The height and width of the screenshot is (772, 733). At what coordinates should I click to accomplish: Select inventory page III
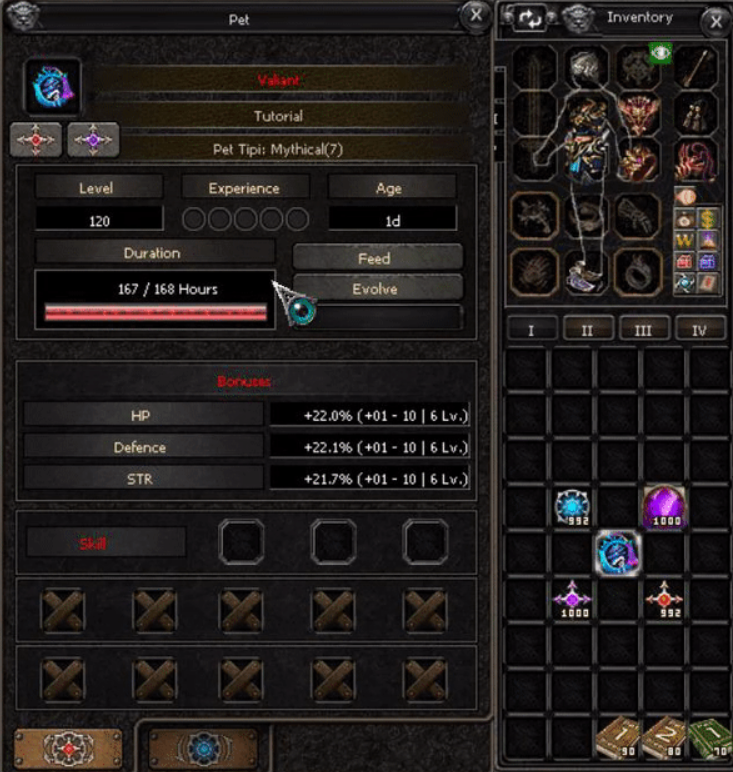coord(644,330)
